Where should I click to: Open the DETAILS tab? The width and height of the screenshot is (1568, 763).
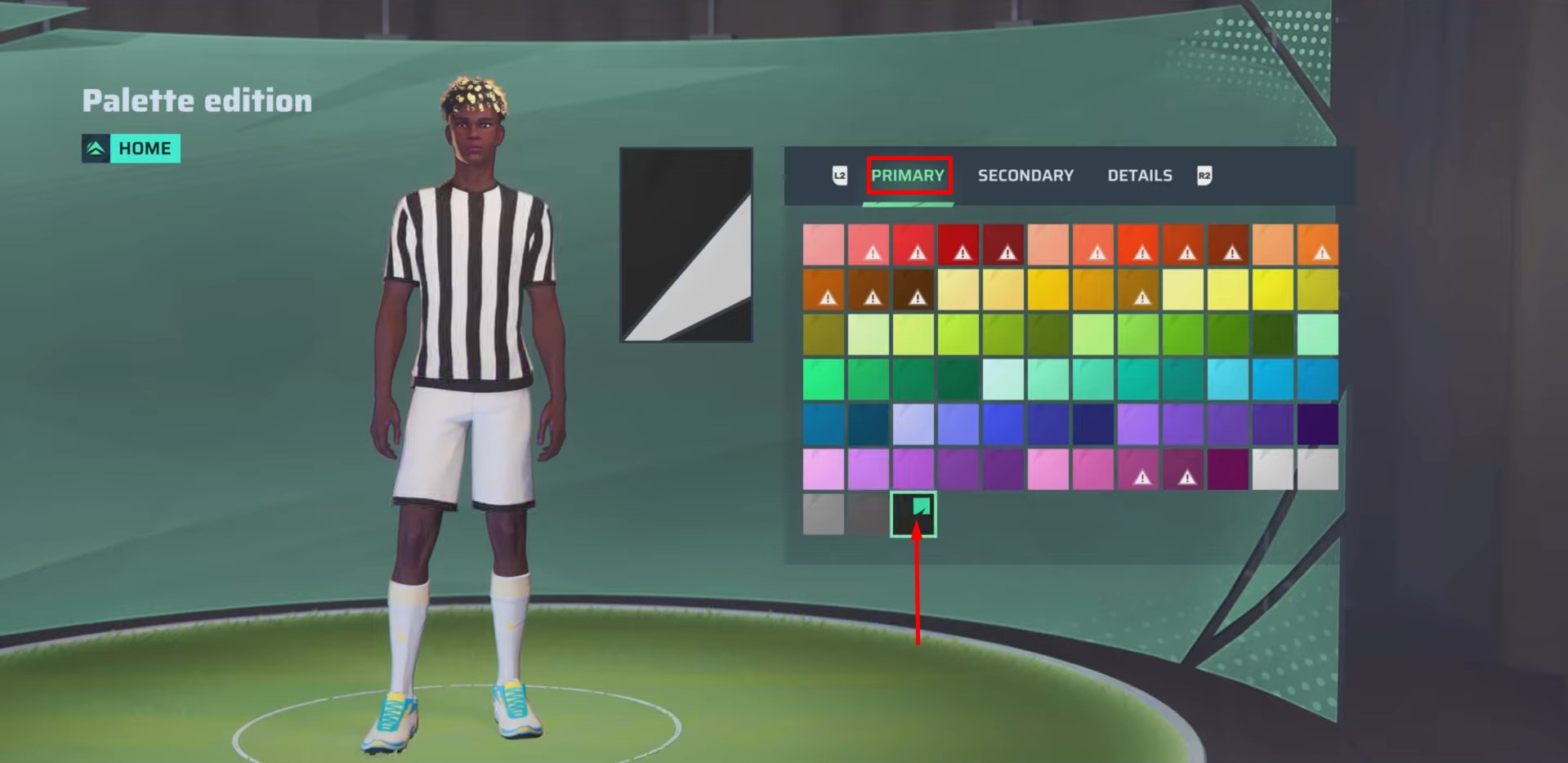click(x=1139, y=175)
